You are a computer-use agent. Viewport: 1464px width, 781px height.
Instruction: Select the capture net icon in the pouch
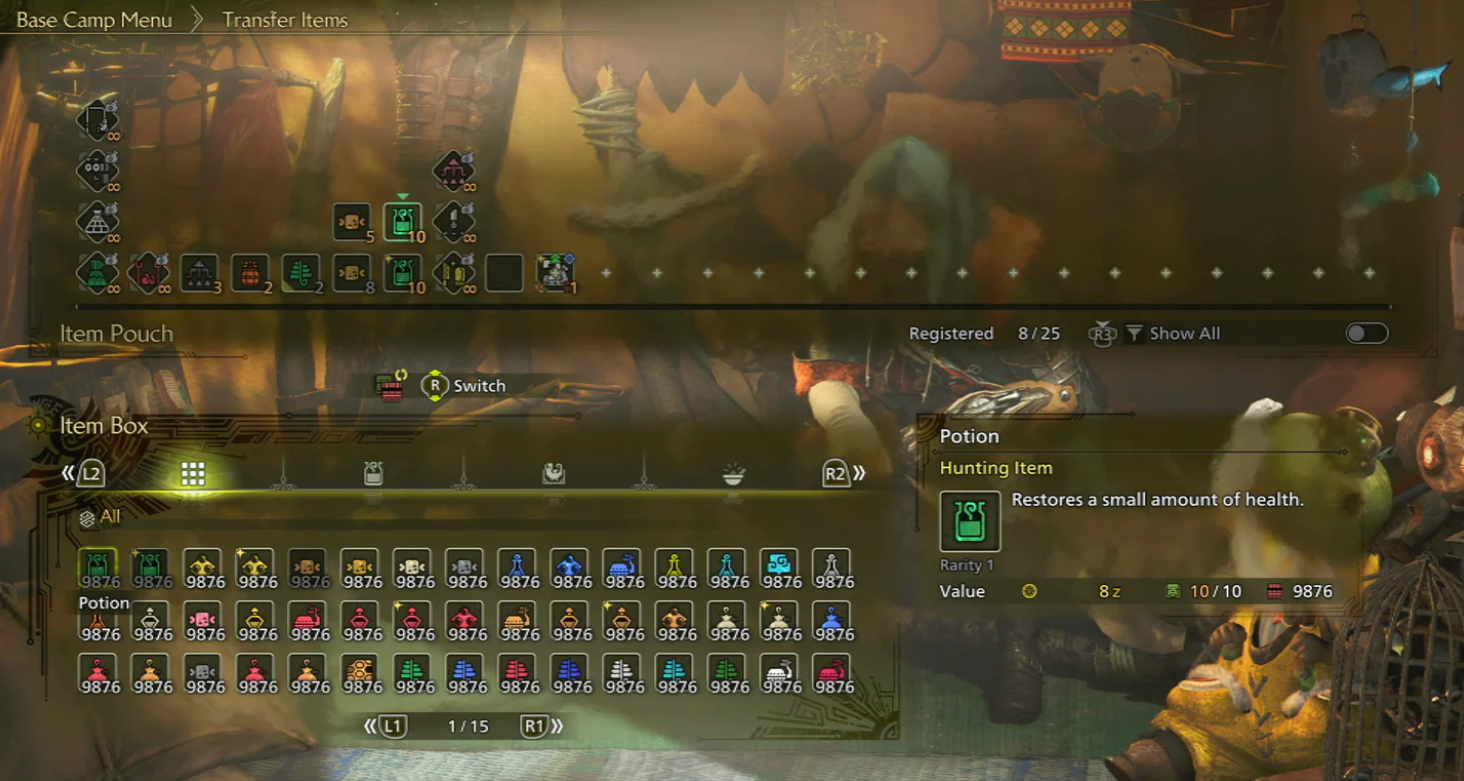tap(97, 221)
